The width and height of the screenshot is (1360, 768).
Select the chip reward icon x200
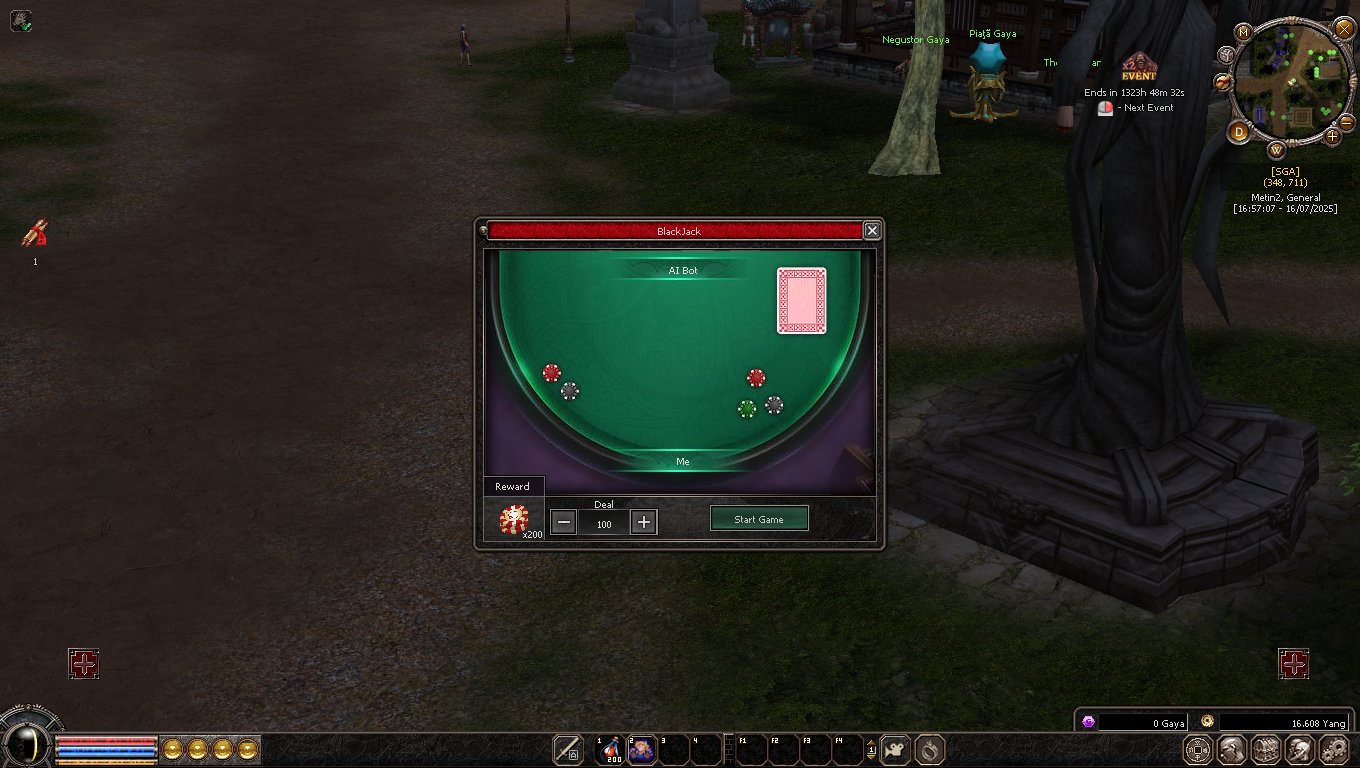coord(514,519)
